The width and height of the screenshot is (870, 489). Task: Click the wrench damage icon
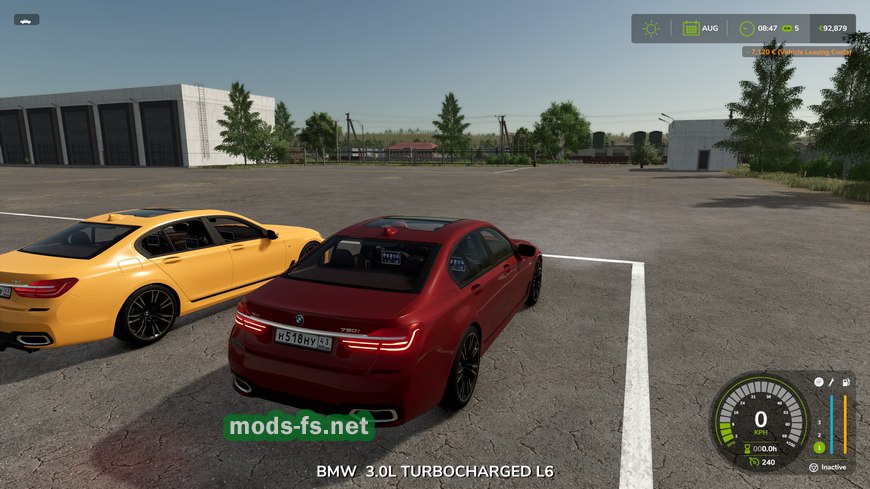[x=831, y=382]
